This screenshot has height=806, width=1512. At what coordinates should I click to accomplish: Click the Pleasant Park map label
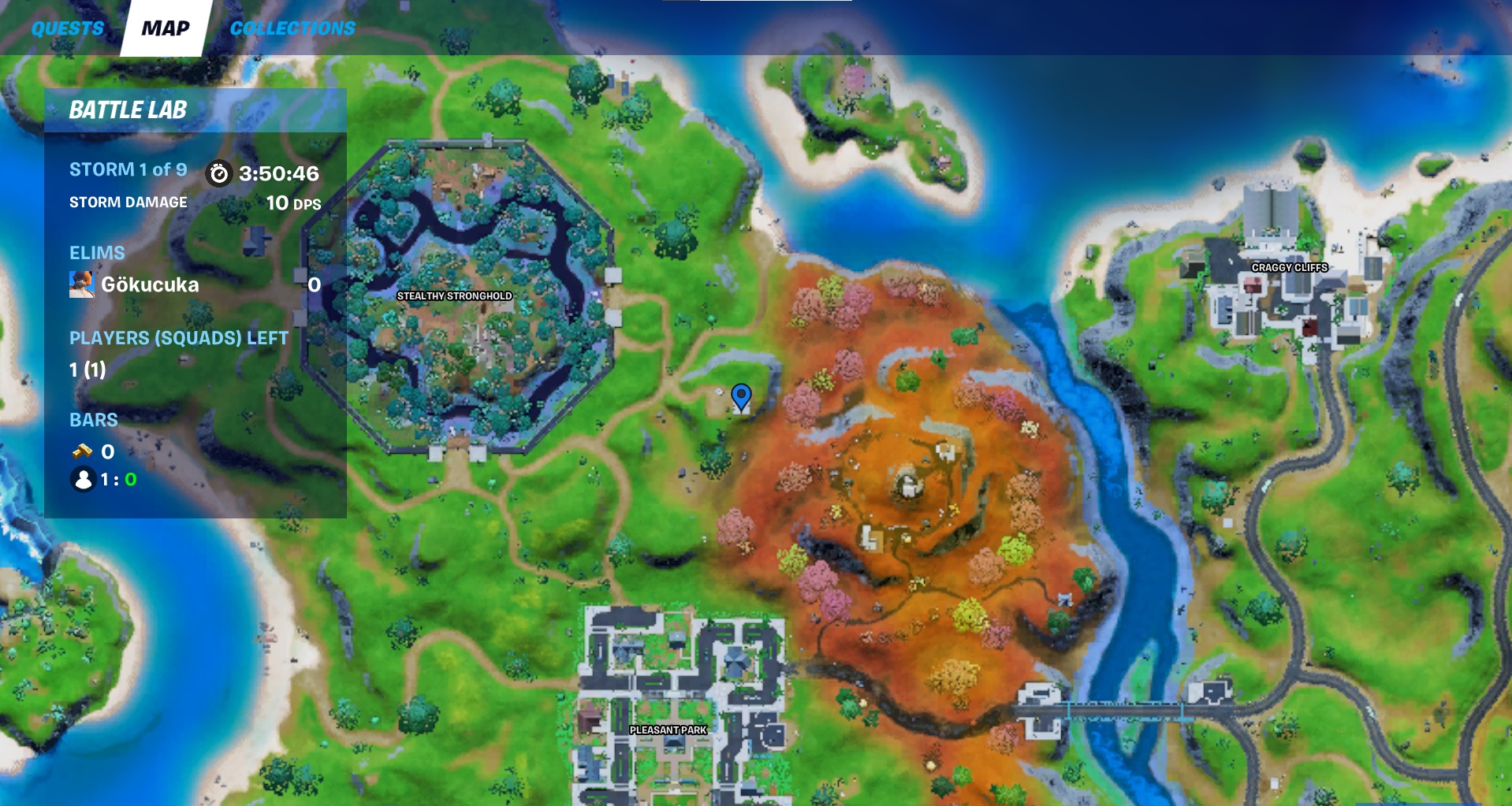coord(668,730)
